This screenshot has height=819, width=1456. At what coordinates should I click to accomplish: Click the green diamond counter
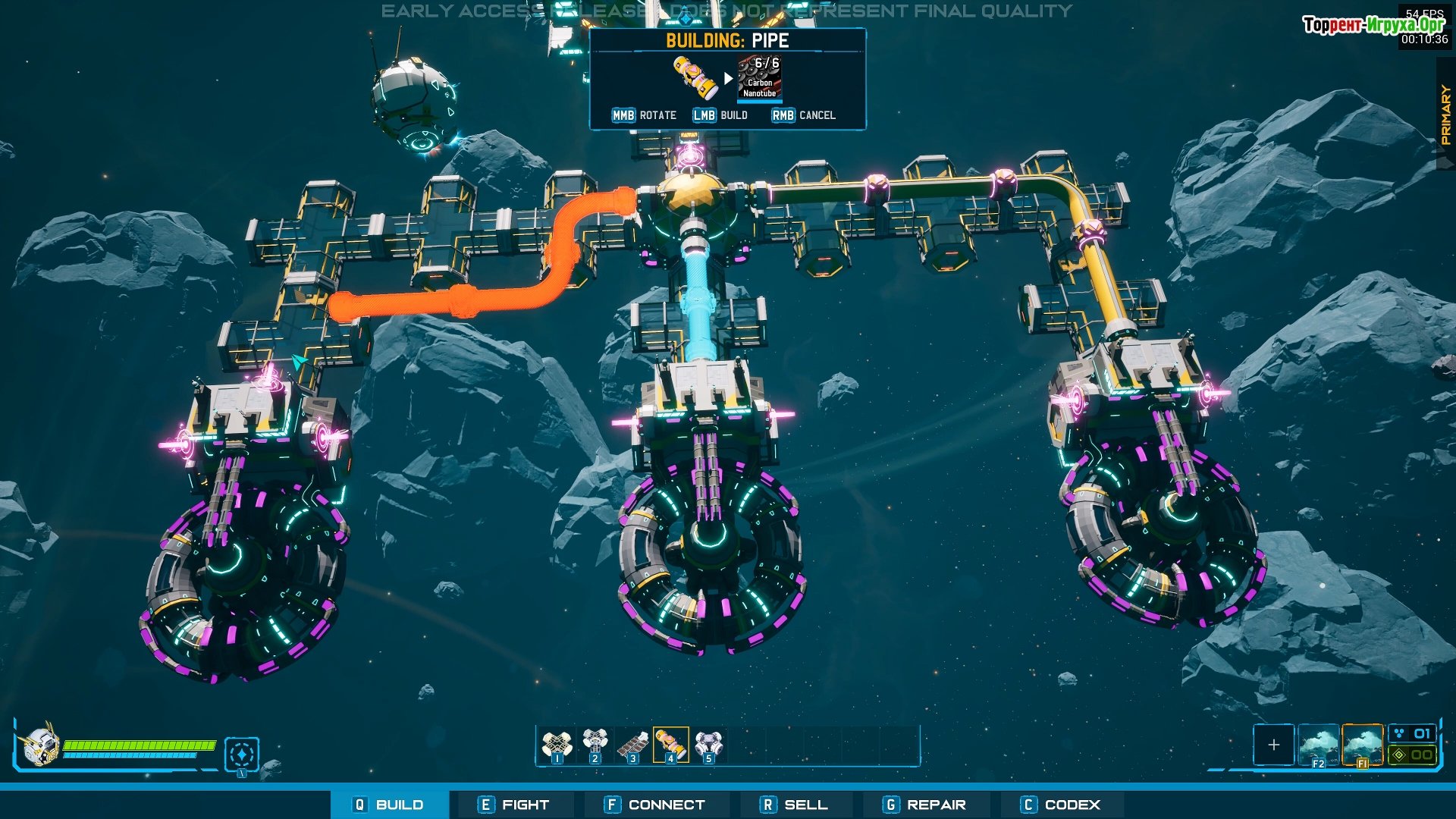tap(1413, 755)
